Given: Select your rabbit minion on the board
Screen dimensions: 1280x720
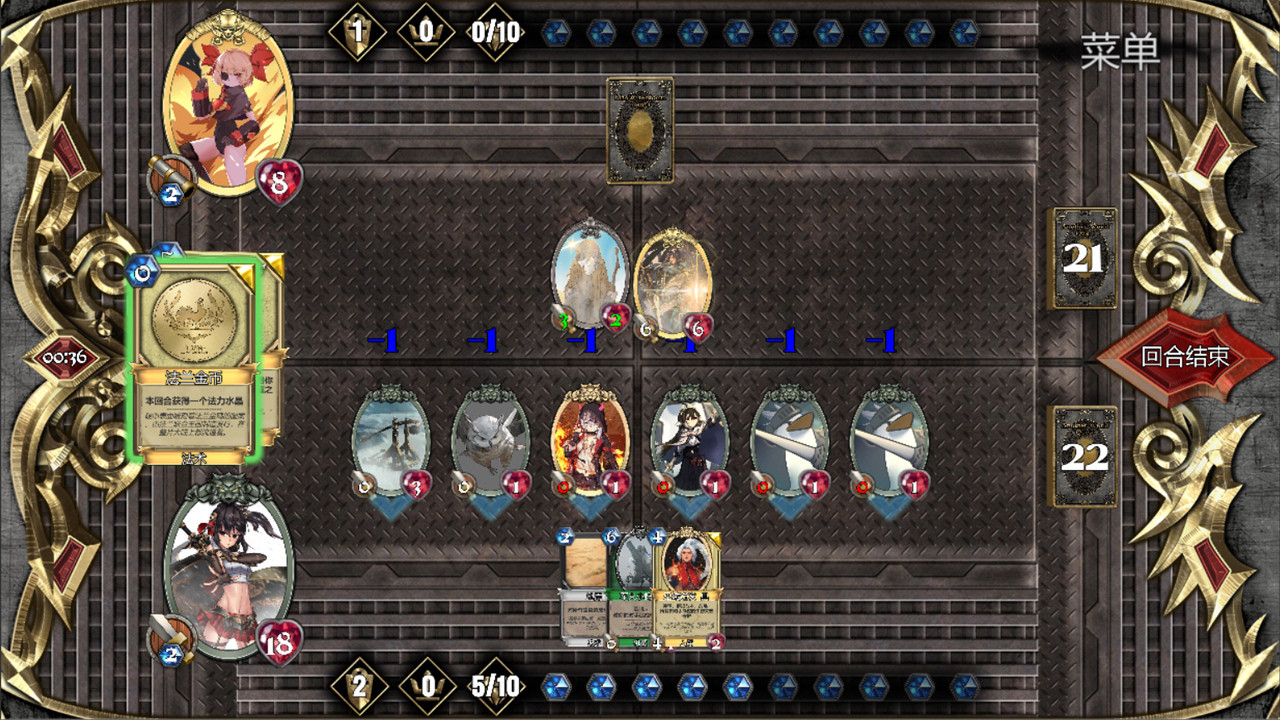Looking at the screenshot, I should pyautogui.click(x=492, y=440).
